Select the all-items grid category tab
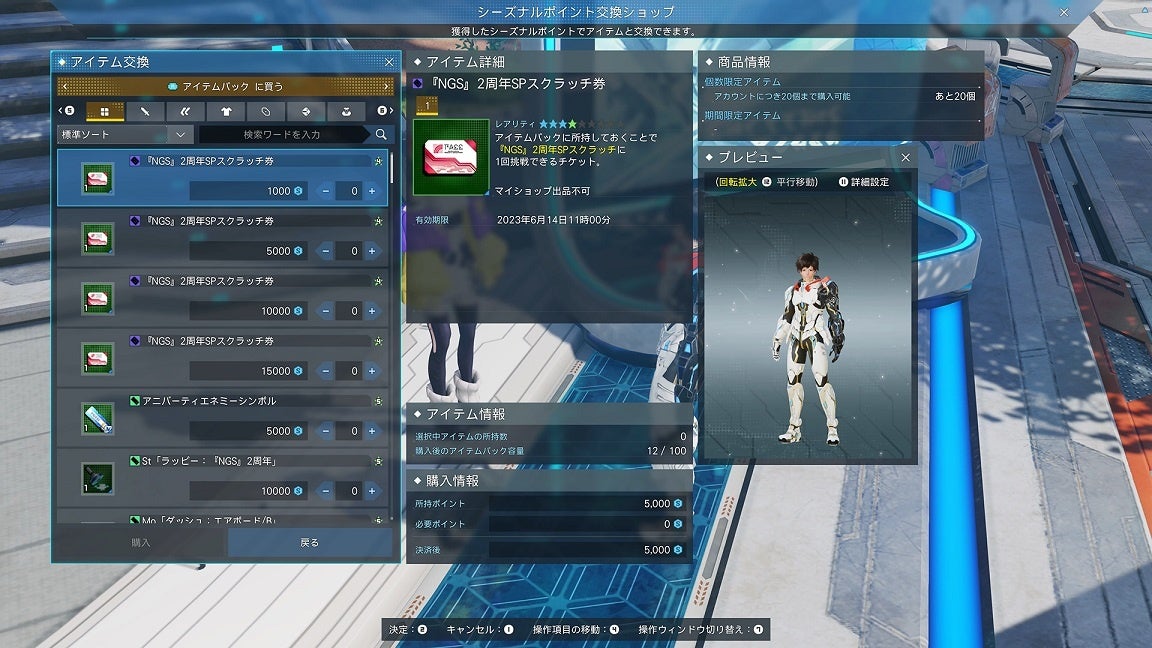Viewport: 1152px width, 648px height. (104, 111)
